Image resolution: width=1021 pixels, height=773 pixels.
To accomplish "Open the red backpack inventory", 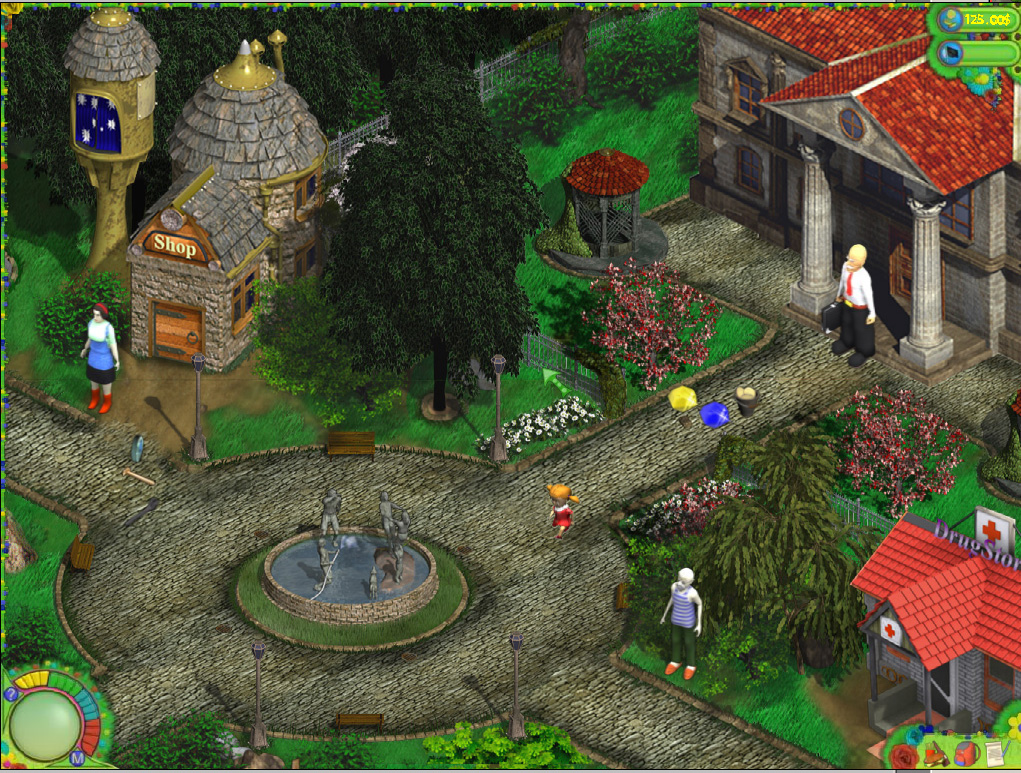I will tap(965, 753).
